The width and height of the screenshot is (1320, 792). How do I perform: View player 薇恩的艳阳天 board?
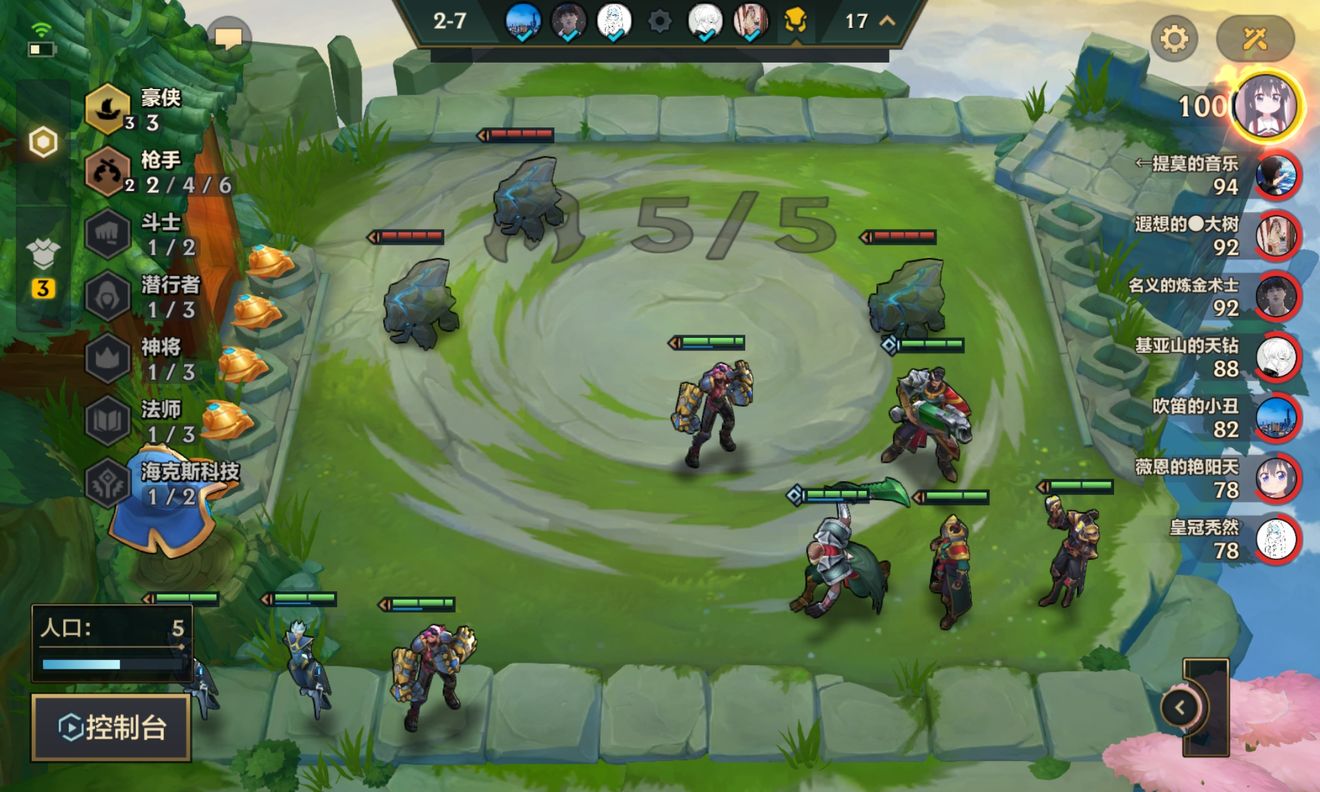coord(1276,478)
